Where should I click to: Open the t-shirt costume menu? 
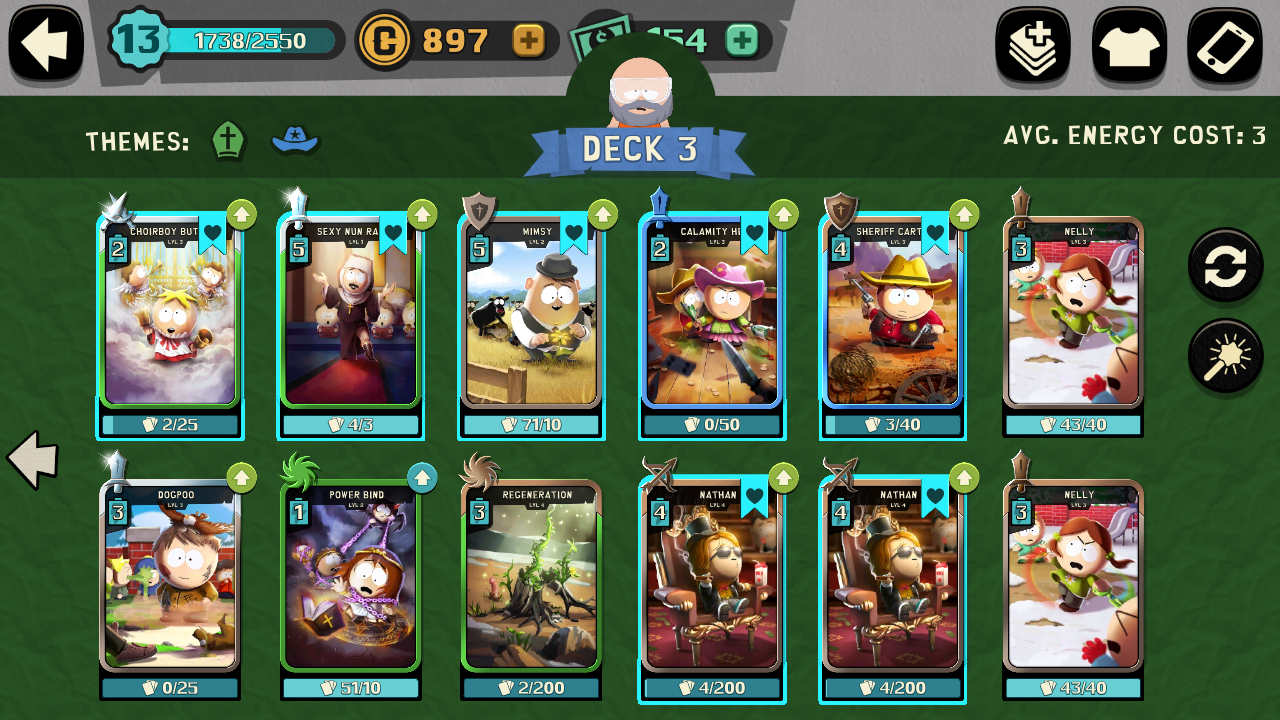click(1129, 45)
